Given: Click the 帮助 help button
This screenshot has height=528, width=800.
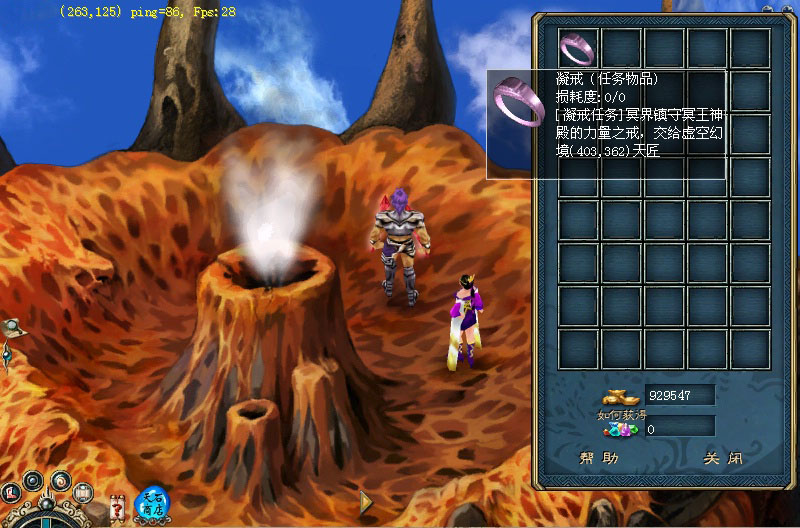Looking at the screenshot, I should click(x=599, y=459).
